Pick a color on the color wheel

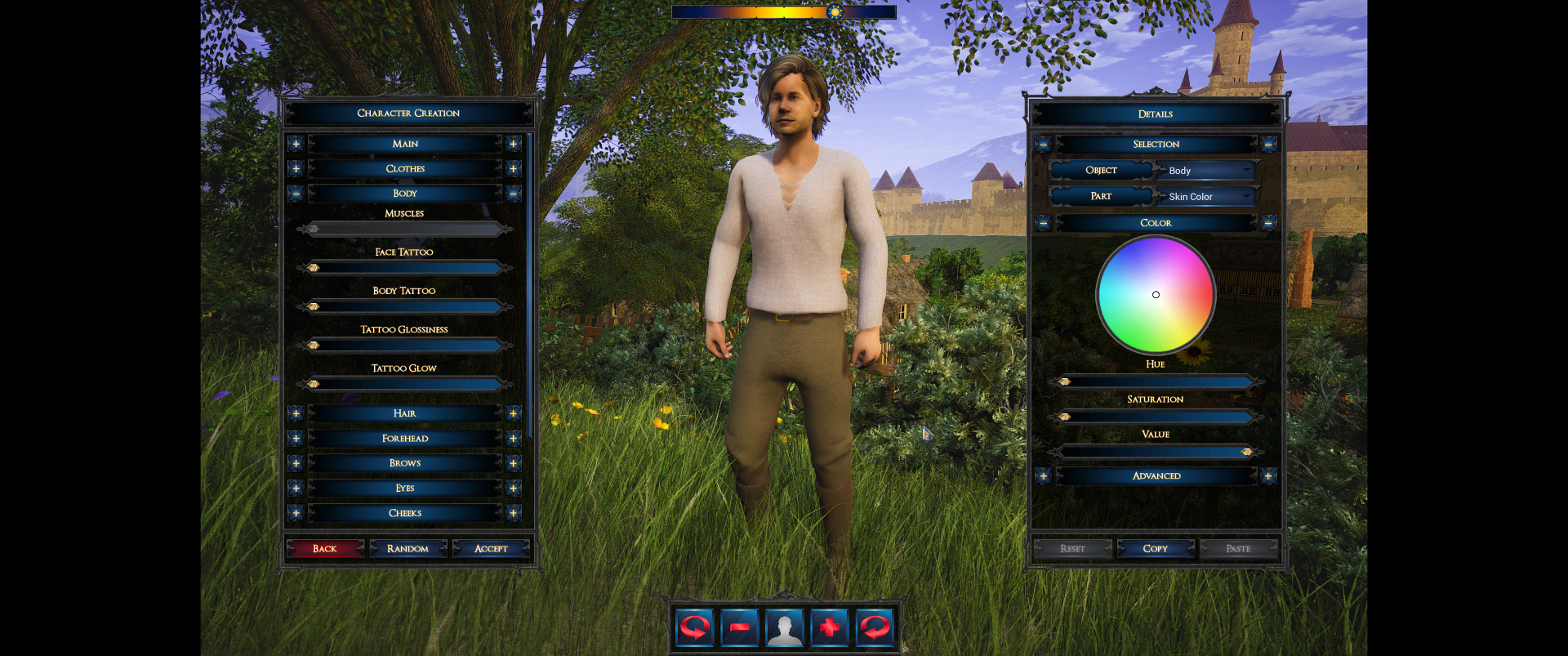(x=1156, y=294)
